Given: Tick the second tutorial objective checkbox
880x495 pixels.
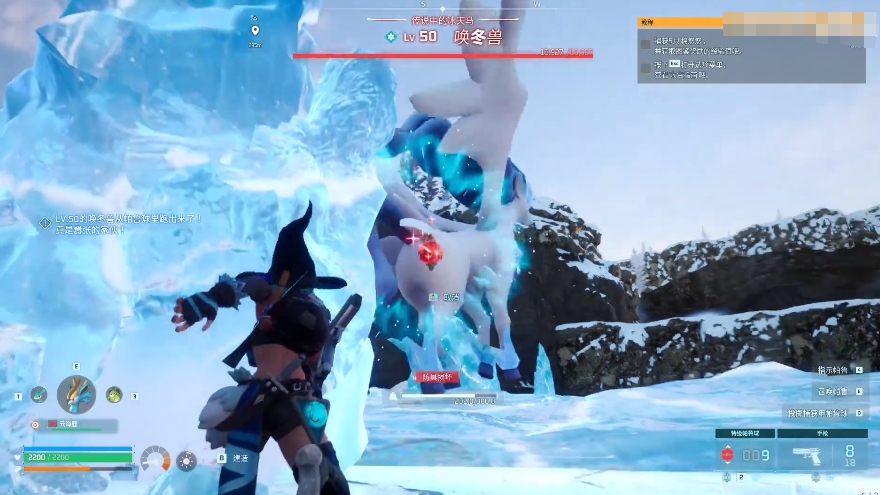Looking at the screenshot, I should [645, 68].
